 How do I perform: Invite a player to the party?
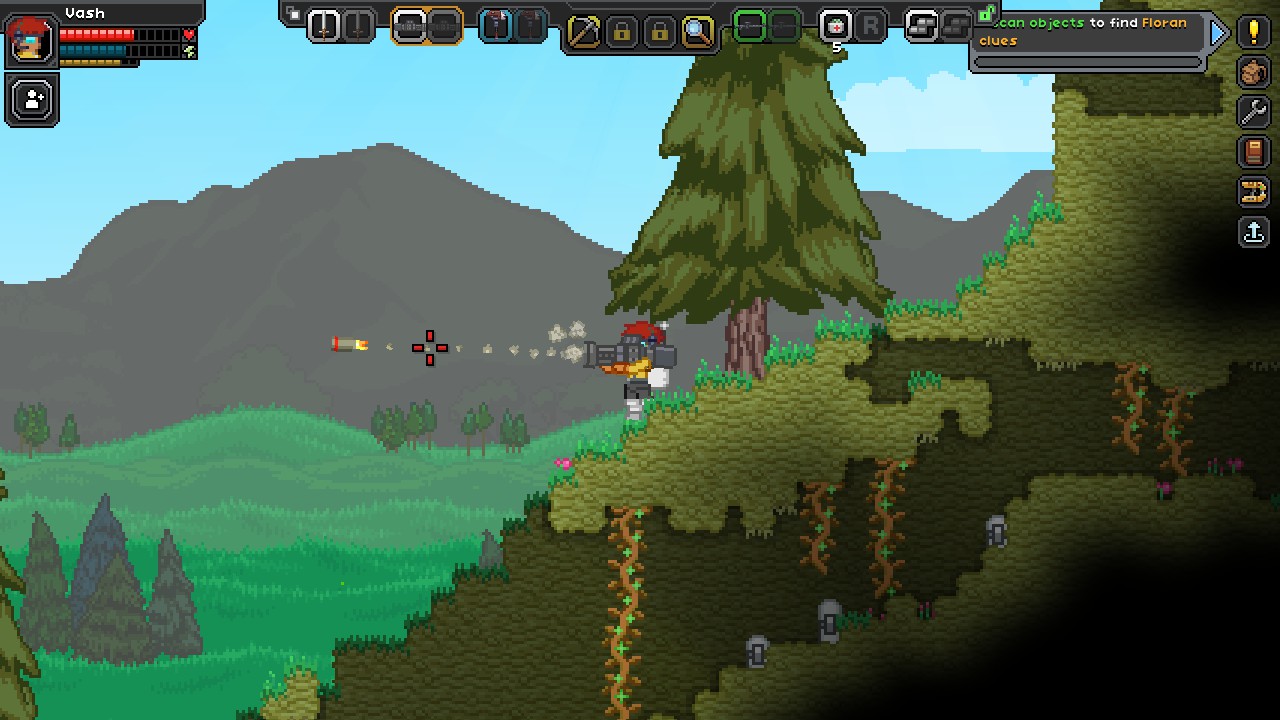(x=33, y=100)
